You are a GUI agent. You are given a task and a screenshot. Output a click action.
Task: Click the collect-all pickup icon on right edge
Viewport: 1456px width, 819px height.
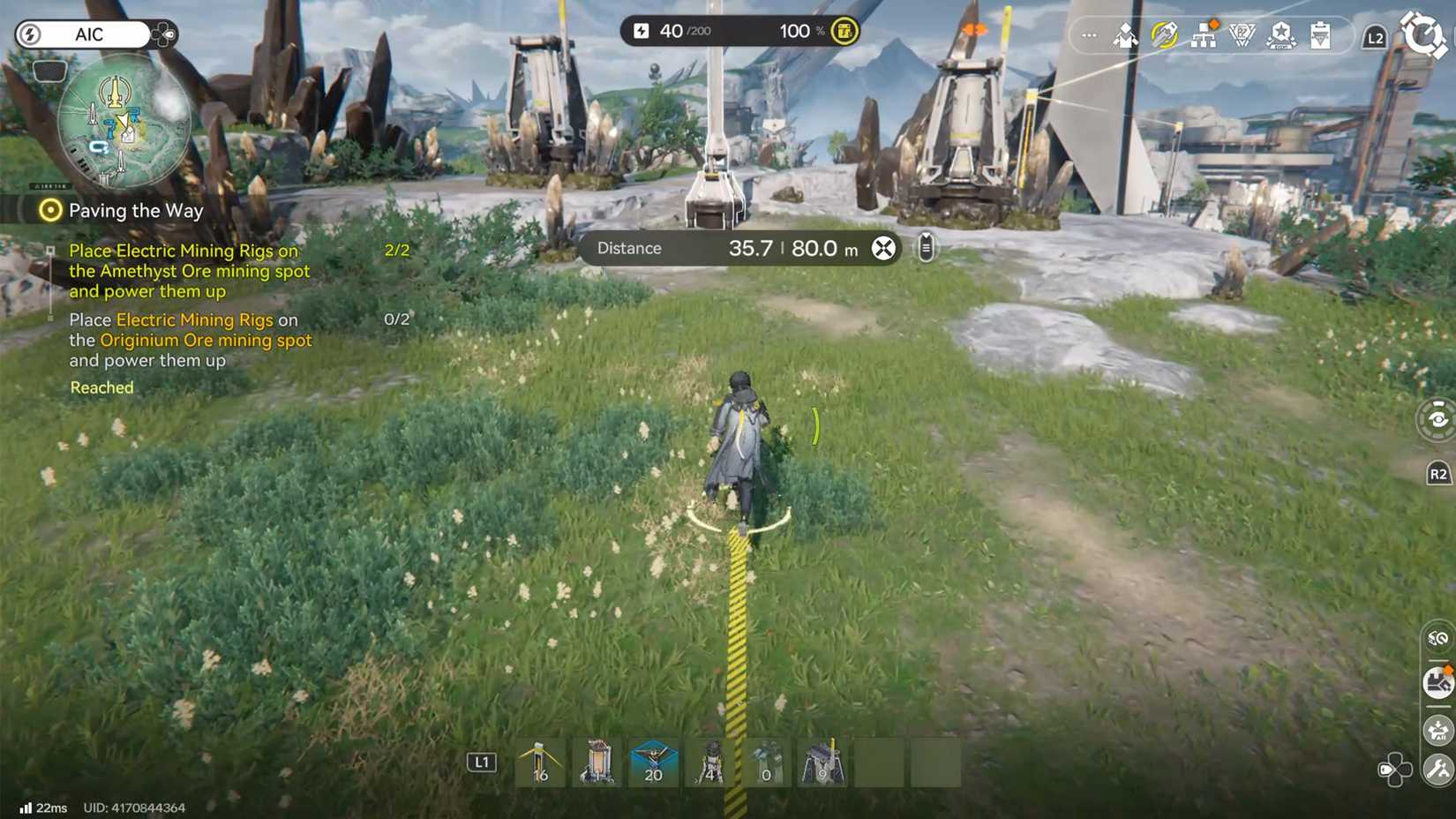click(1437, 730)
